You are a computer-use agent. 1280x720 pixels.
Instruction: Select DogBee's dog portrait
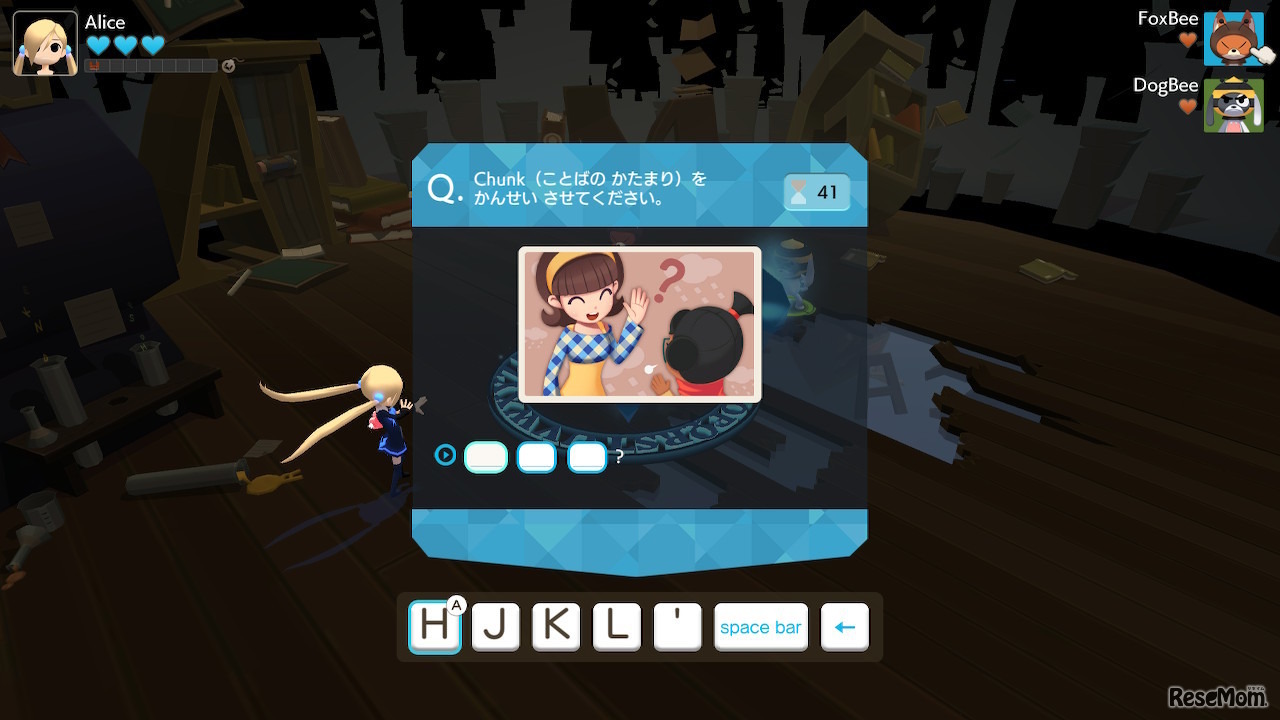[x=1233, y=105]
